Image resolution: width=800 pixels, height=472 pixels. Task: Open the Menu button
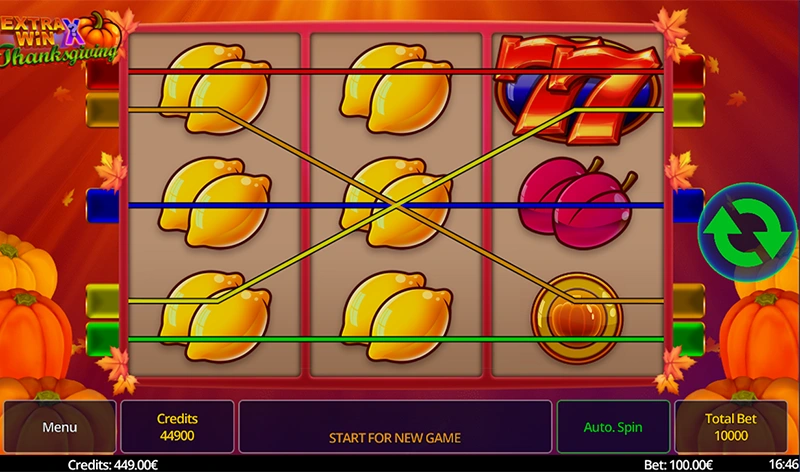point(59,427)
